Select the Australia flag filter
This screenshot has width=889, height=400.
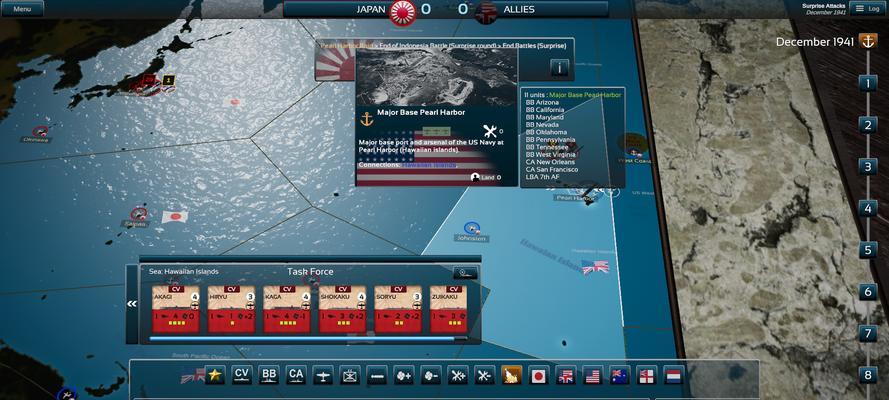(x=620, y=376)
